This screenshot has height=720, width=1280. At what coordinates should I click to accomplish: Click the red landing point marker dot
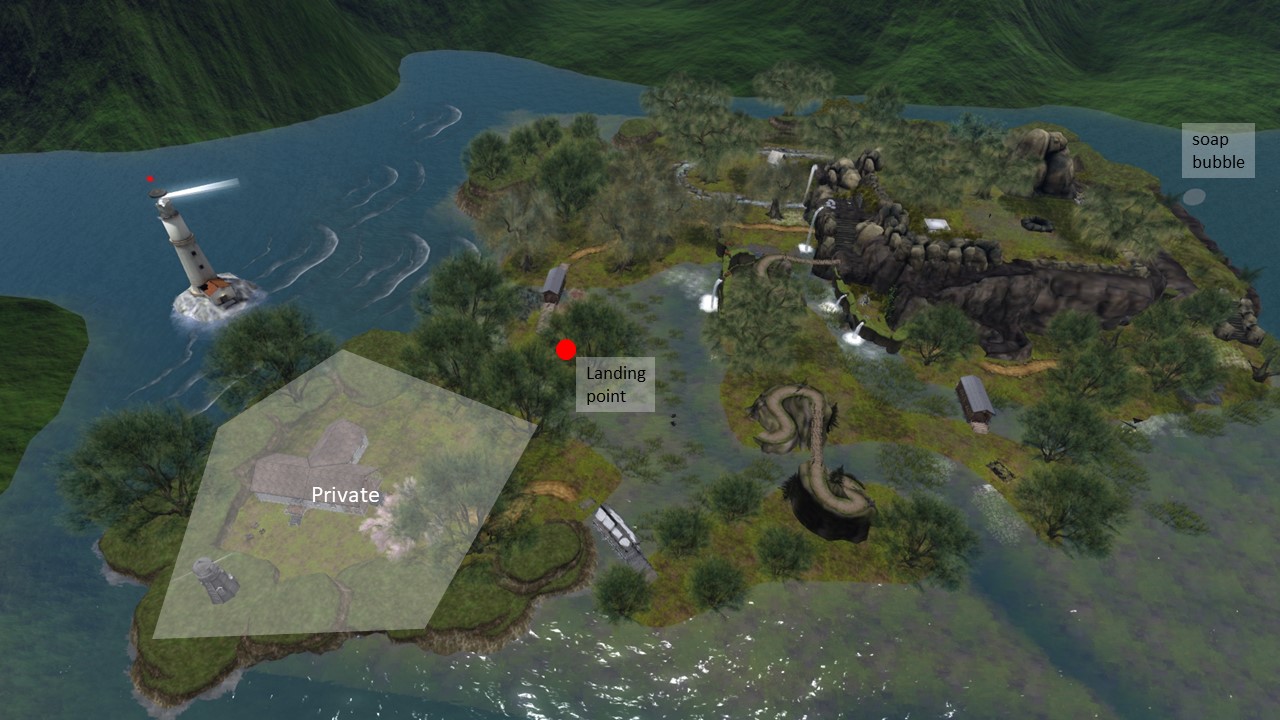tap(566, 349)
